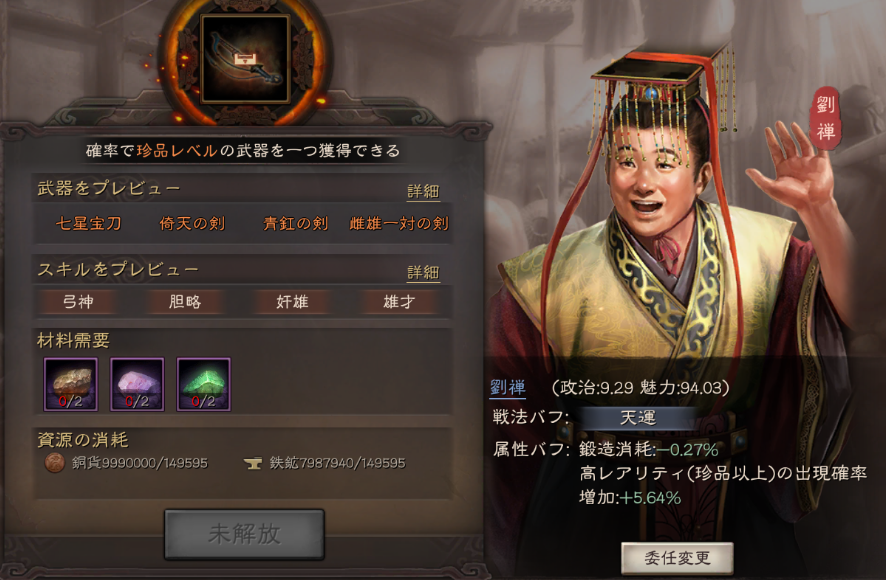This screenshot has height=580, width=886.
Task: Choose the 青釭の剣 weapon
Action: [x=295, y=224]
